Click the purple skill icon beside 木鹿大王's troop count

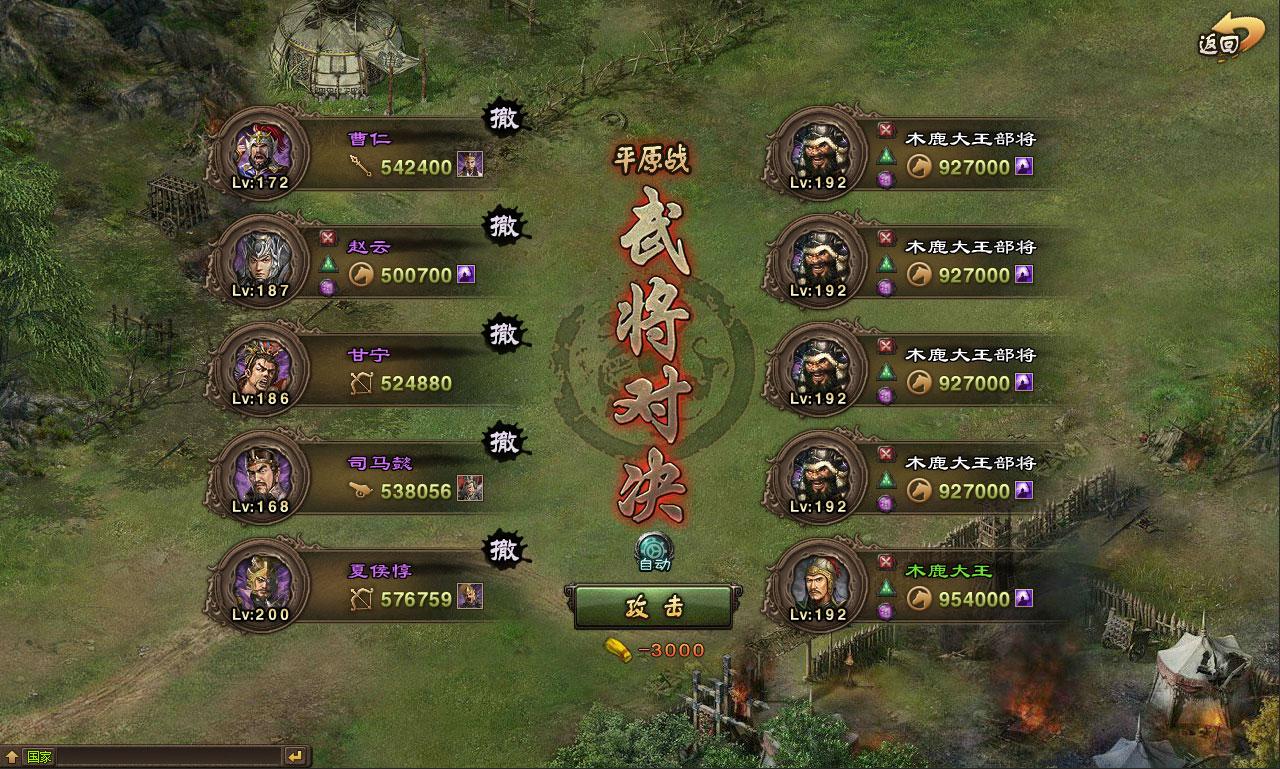[1024, 598]
